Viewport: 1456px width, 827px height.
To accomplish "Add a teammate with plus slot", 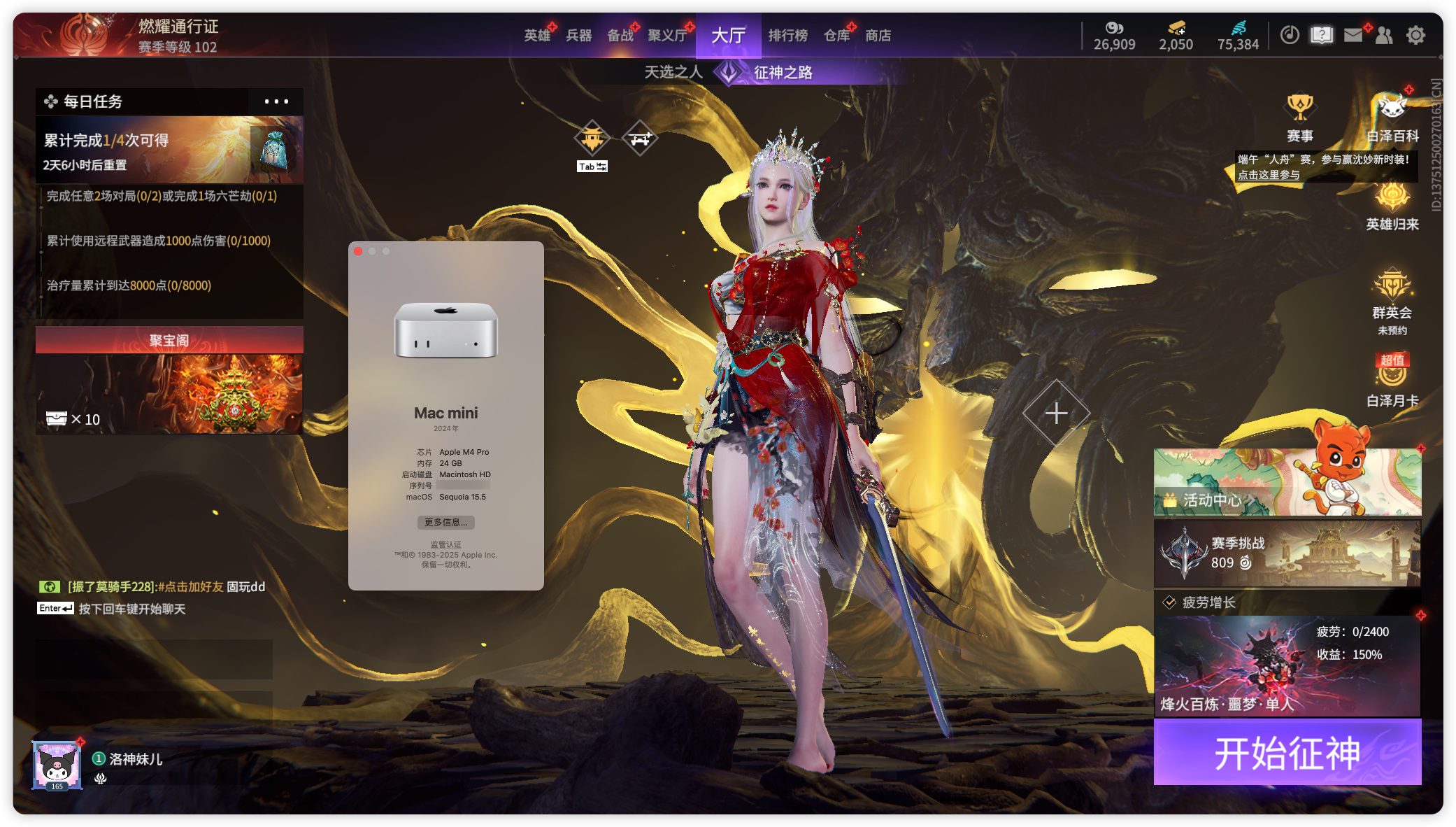I will (1056, 413).
